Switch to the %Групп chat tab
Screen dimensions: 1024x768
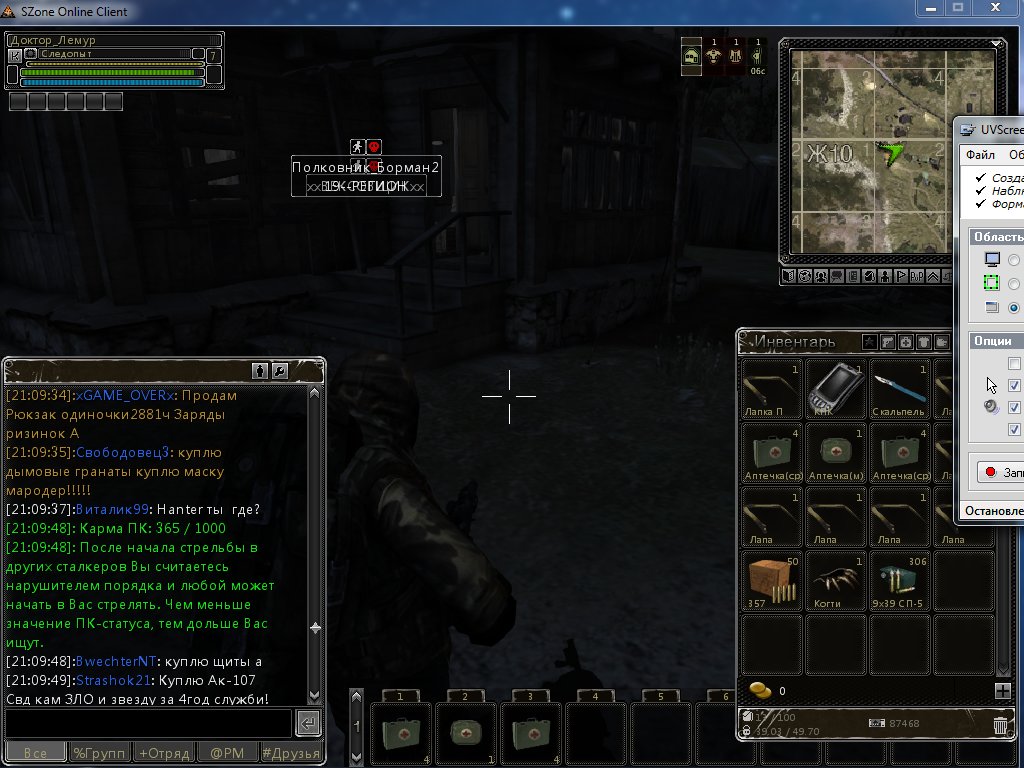tap(99, 753)
